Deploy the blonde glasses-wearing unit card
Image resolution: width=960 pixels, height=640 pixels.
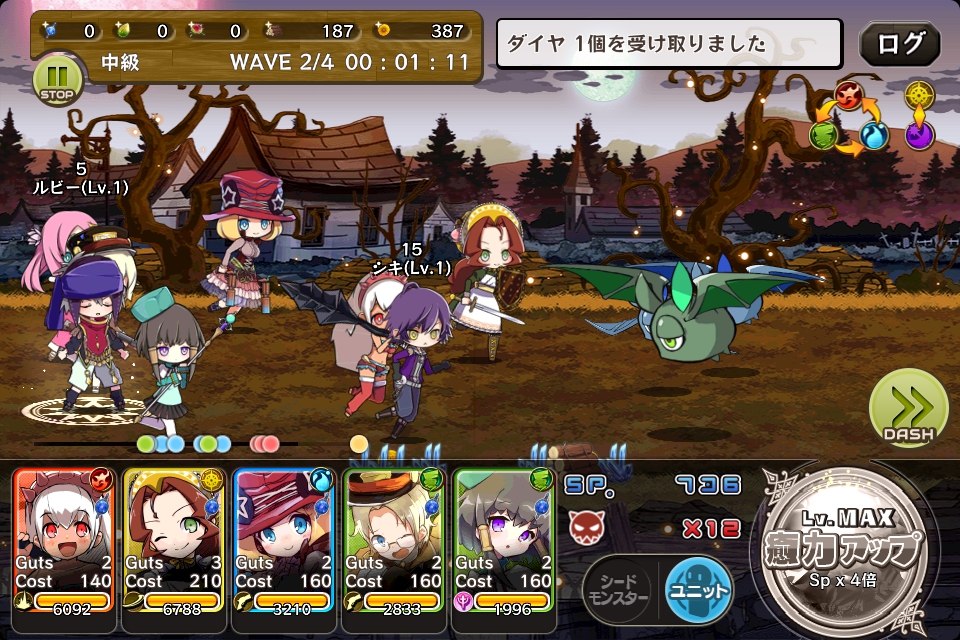393,538
